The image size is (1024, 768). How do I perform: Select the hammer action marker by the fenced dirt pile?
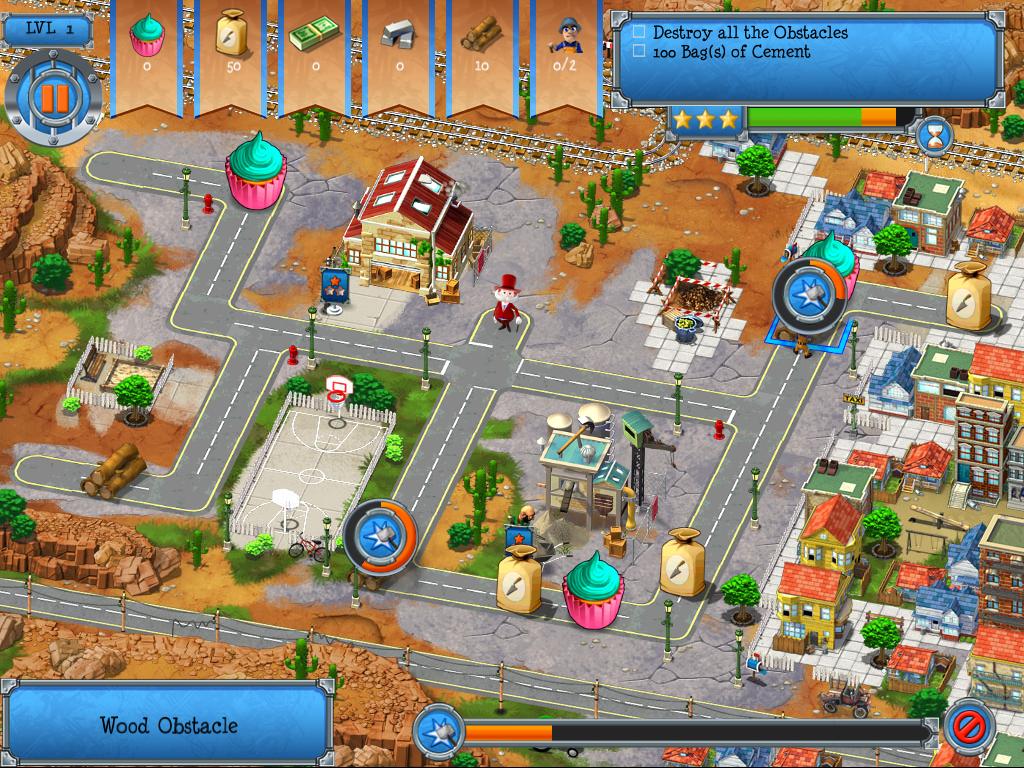pos(806,295)
